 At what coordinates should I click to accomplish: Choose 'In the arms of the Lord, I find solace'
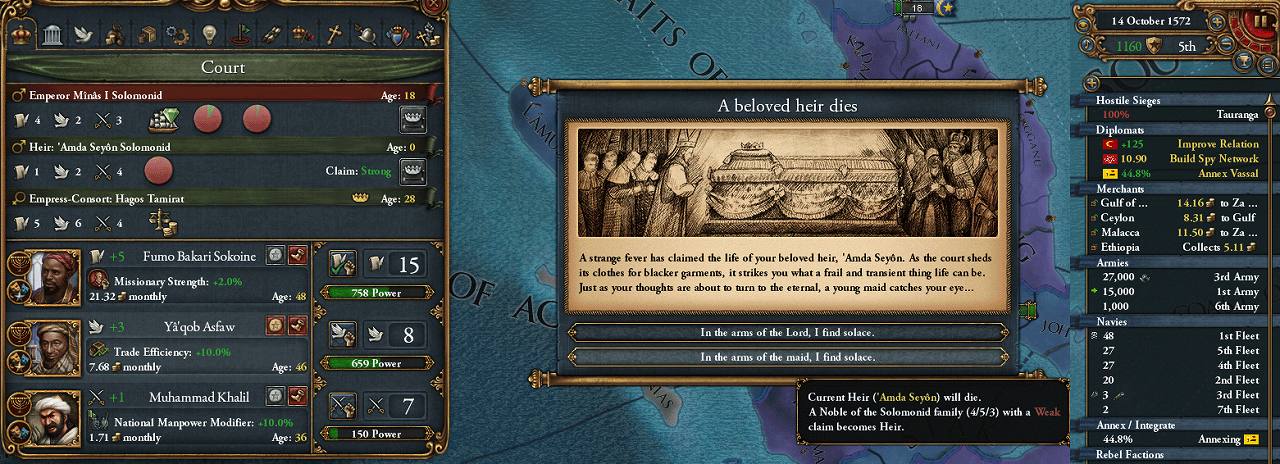pos(787,332)
